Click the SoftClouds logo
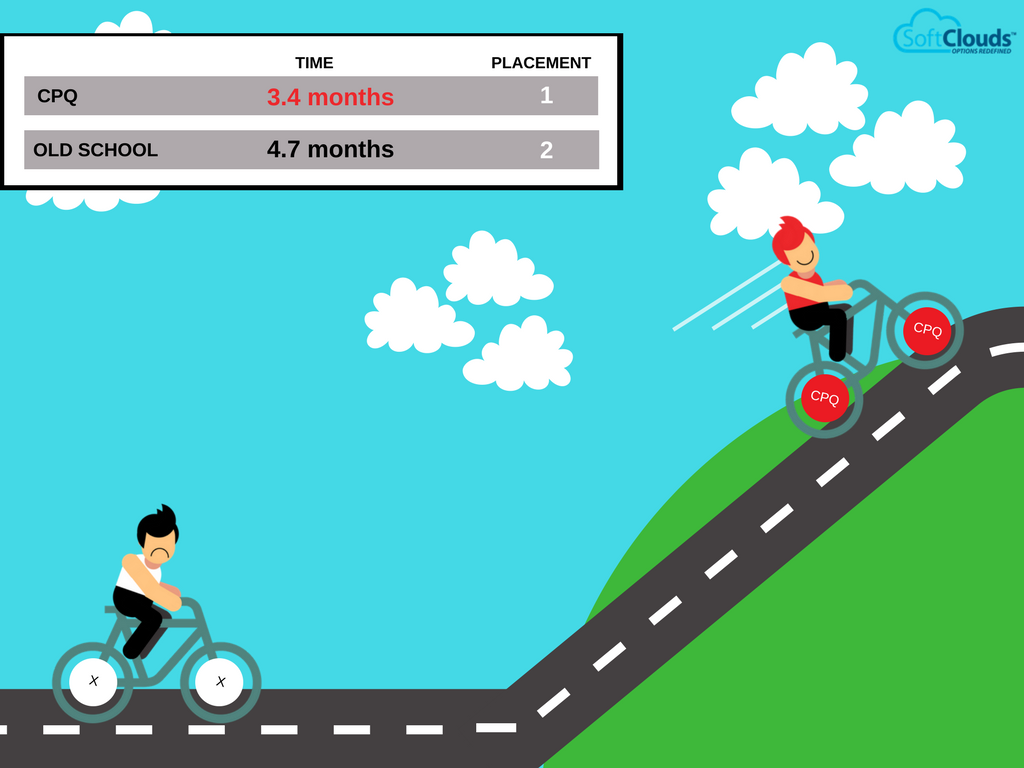Viewport: 1024px width, 768px height. pos(953,33)
